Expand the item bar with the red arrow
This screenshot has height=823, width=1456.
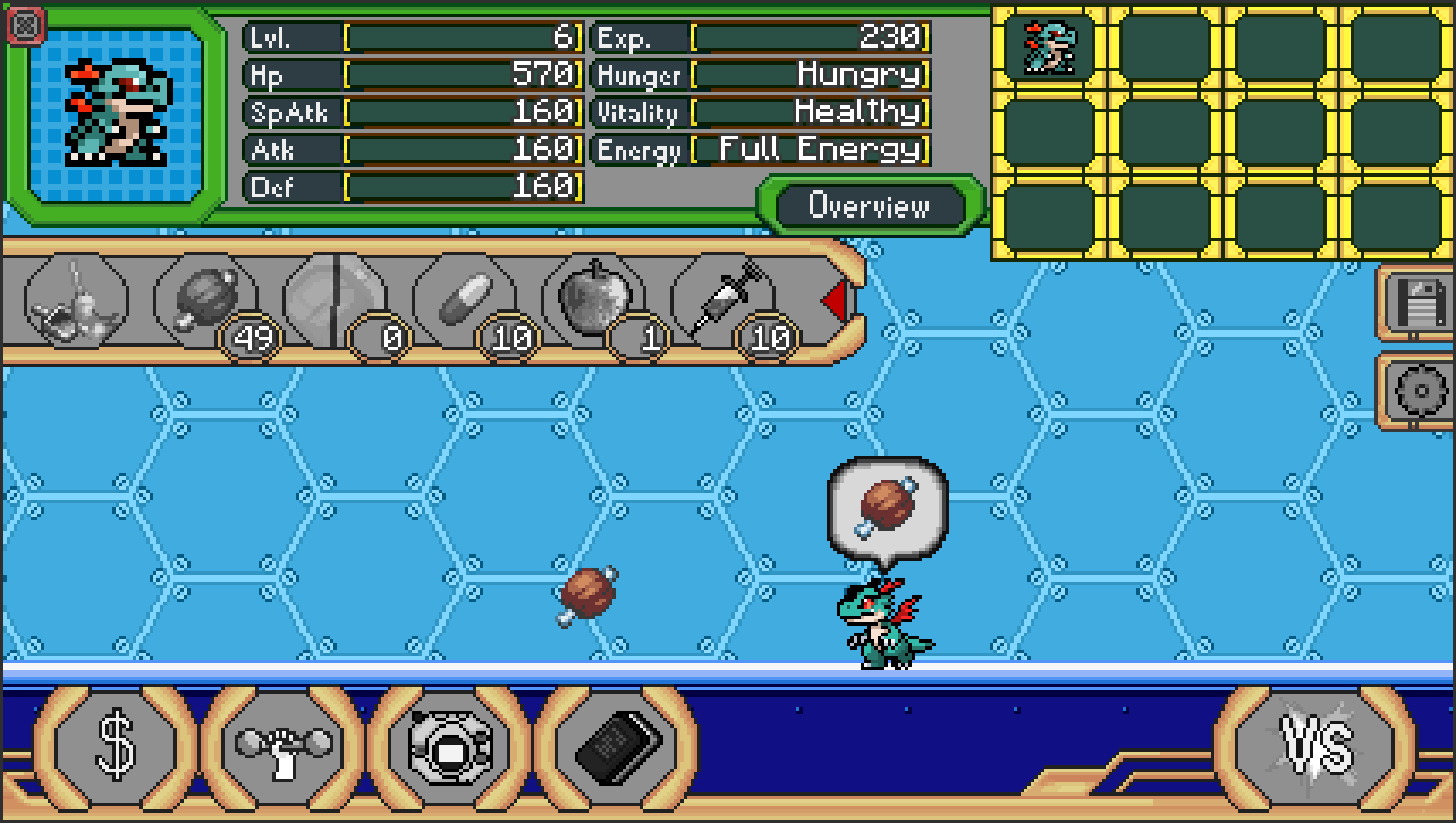tap(835, 302)
